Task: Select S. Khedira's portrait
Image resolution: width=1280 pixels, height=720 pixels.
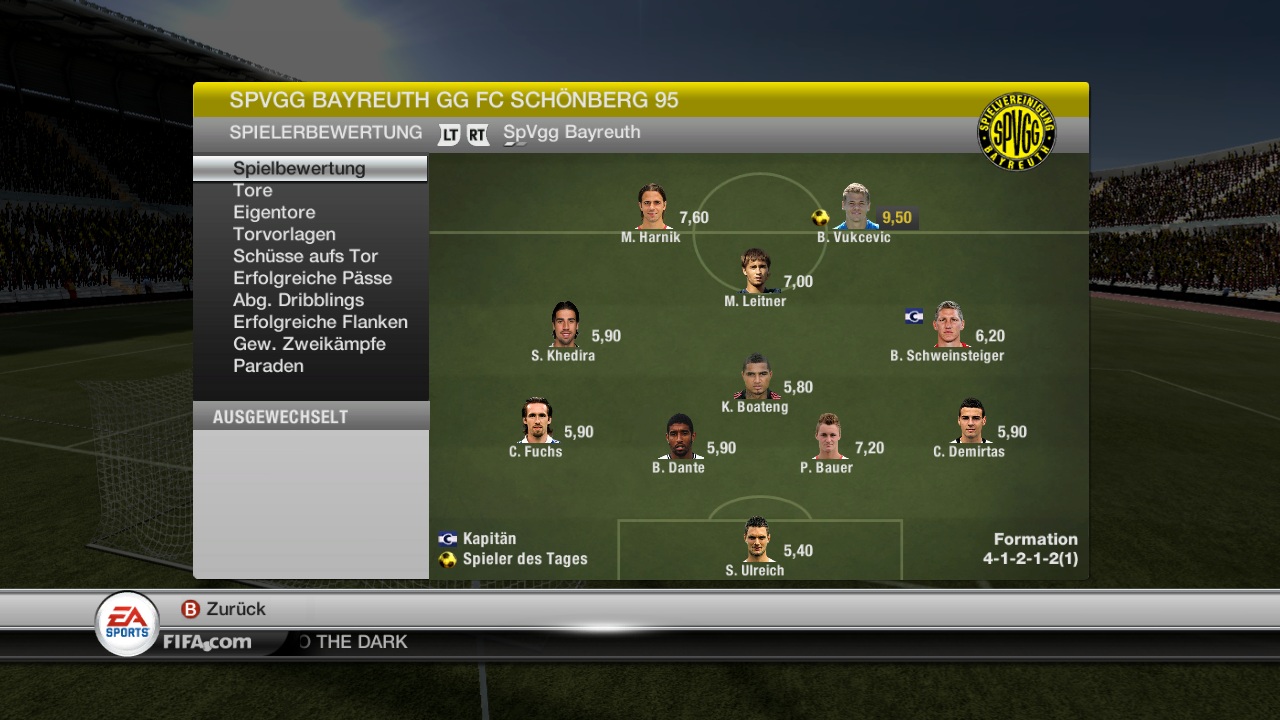Action: coord(565,325)
